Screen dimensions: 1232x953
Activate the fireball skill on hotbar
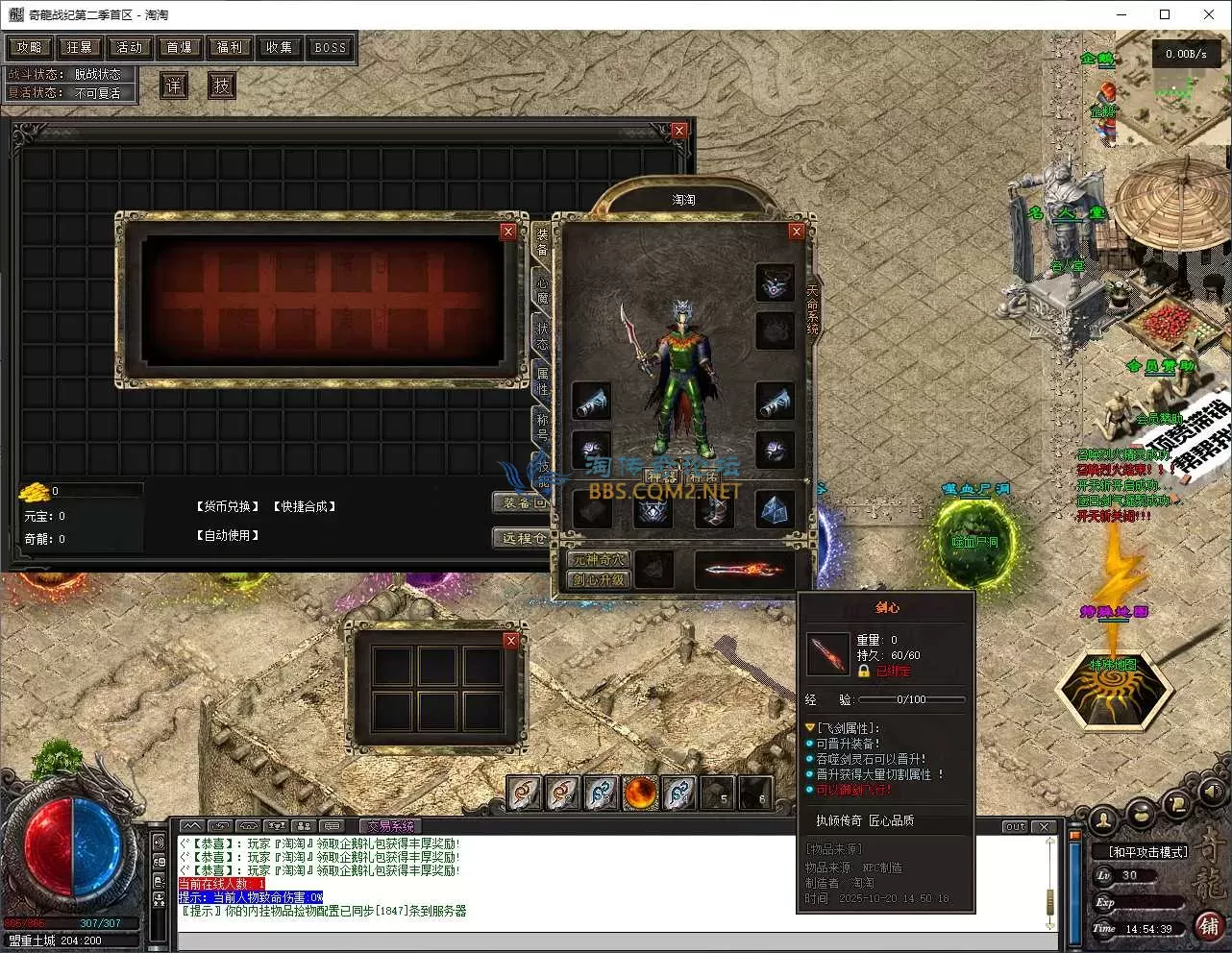click(640, 794)
